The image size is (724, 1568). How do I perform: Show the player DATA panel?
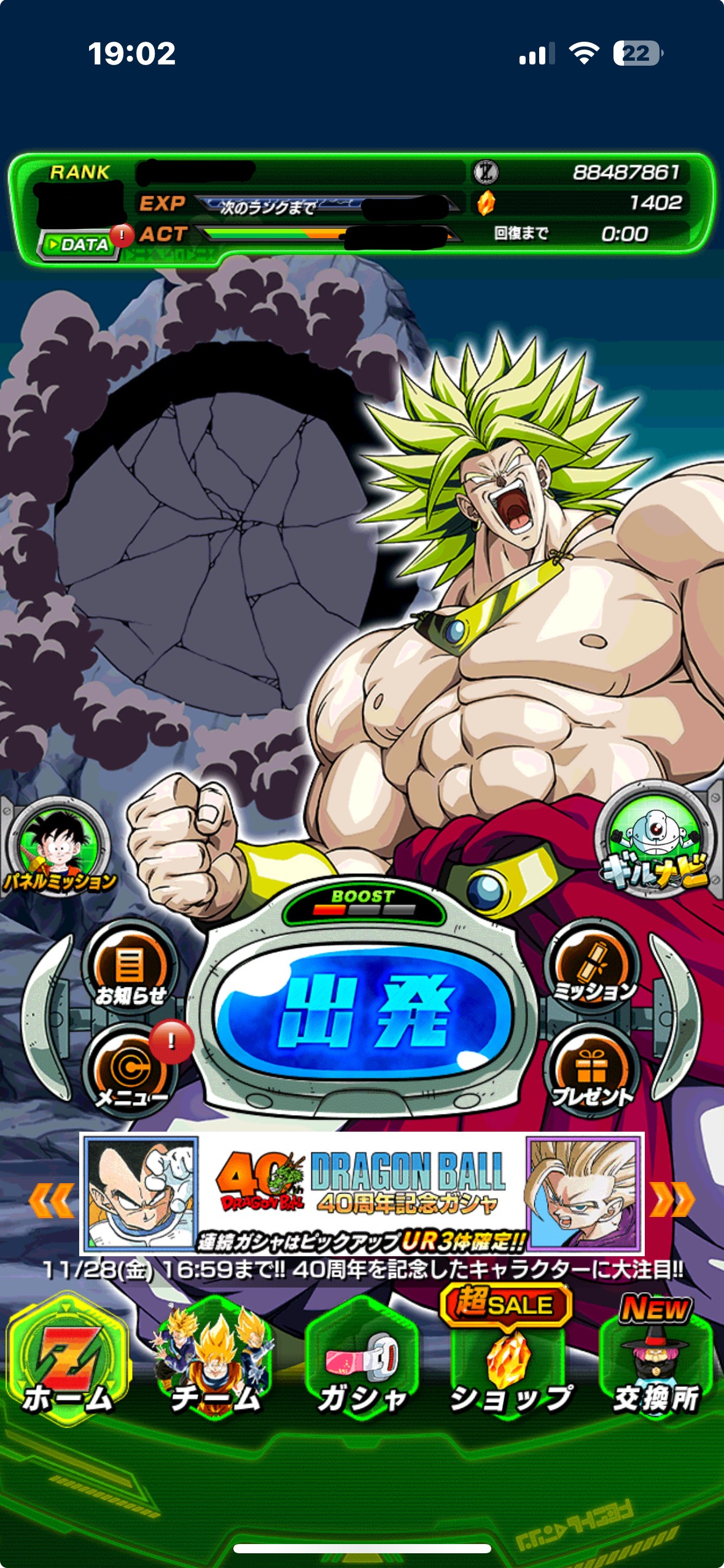coord(79,245)
